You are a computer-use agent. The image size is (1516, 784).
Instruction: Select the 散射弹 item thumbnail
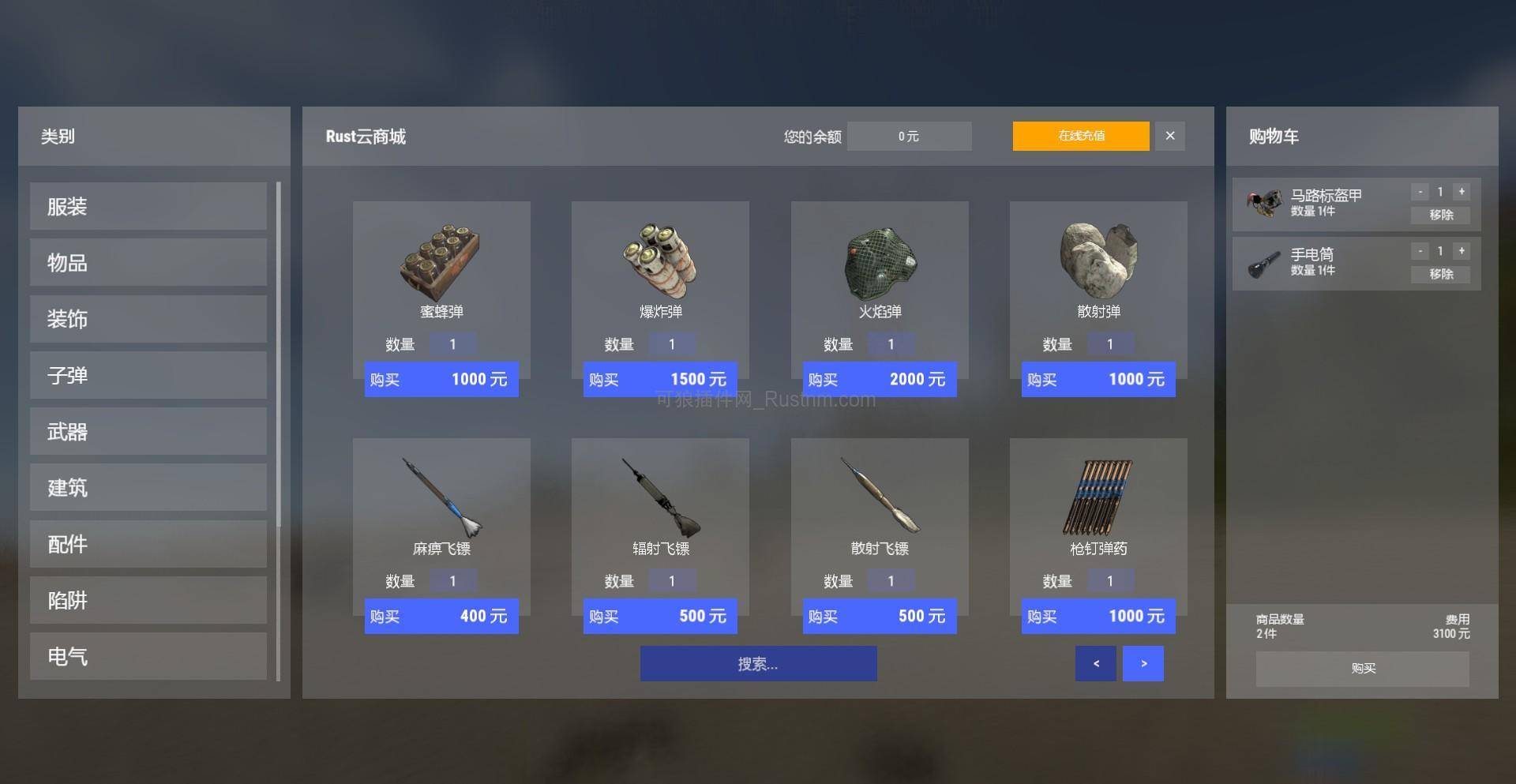[x=1098, y=261]
